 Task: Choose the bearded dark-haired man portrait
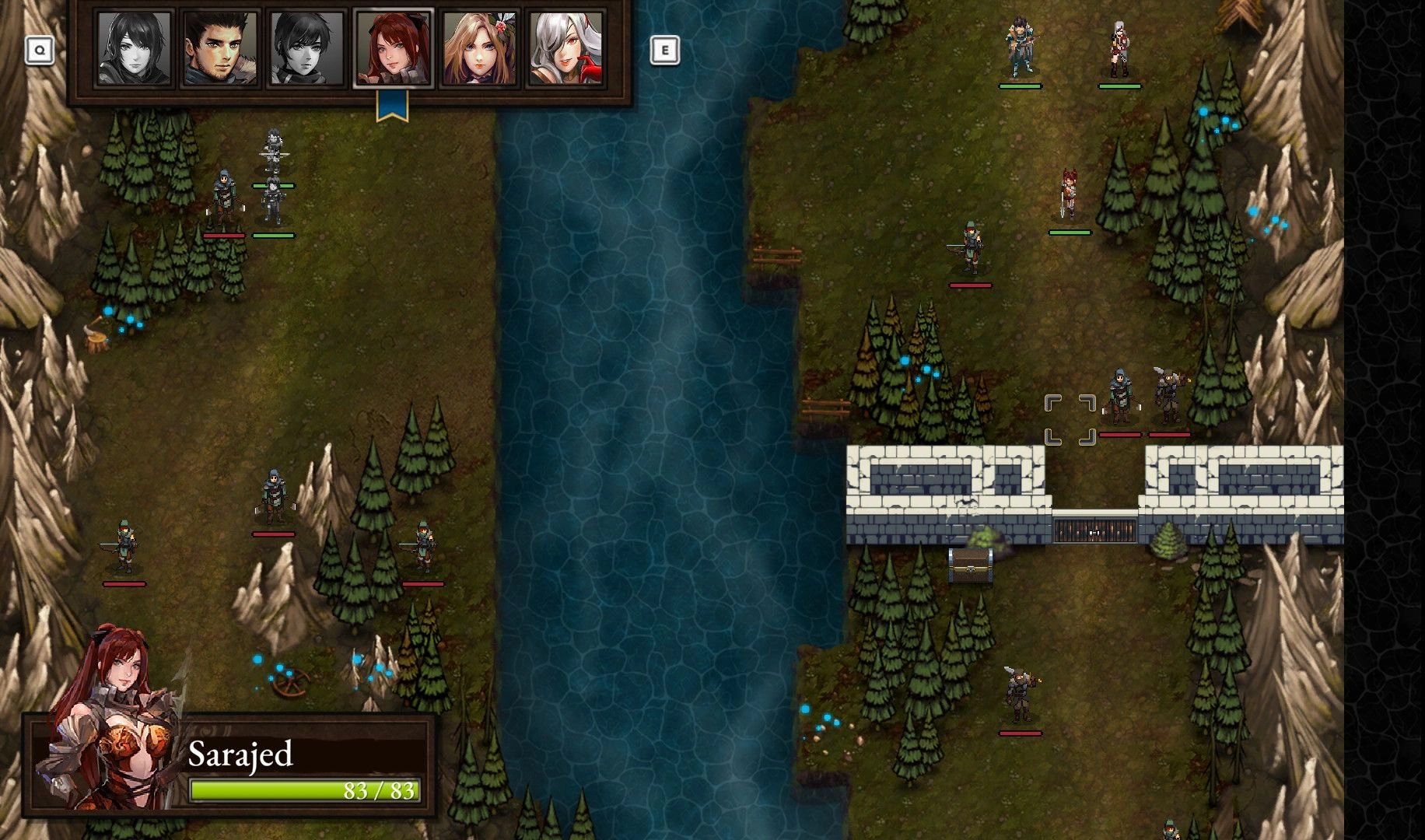click(x=219, y=48)
